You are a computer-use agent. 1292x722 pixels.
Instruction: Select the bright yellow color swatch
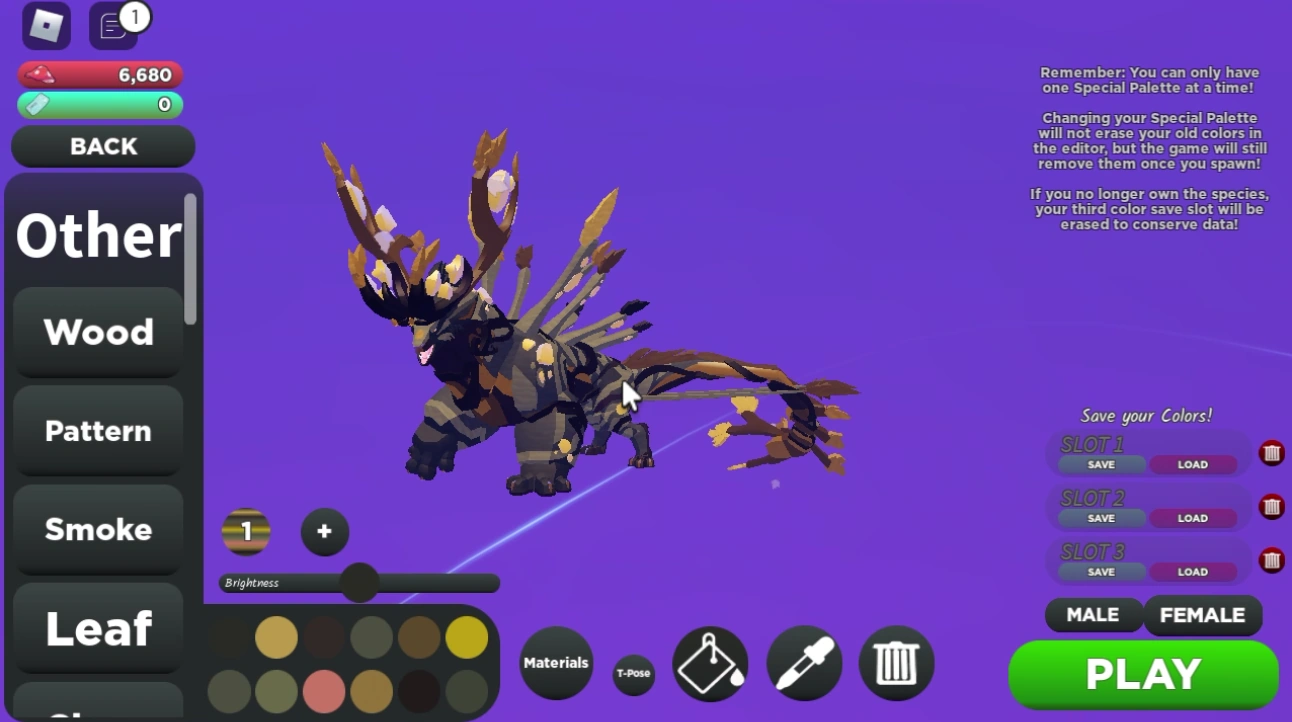pyautogui.click(x=466, y=637)
